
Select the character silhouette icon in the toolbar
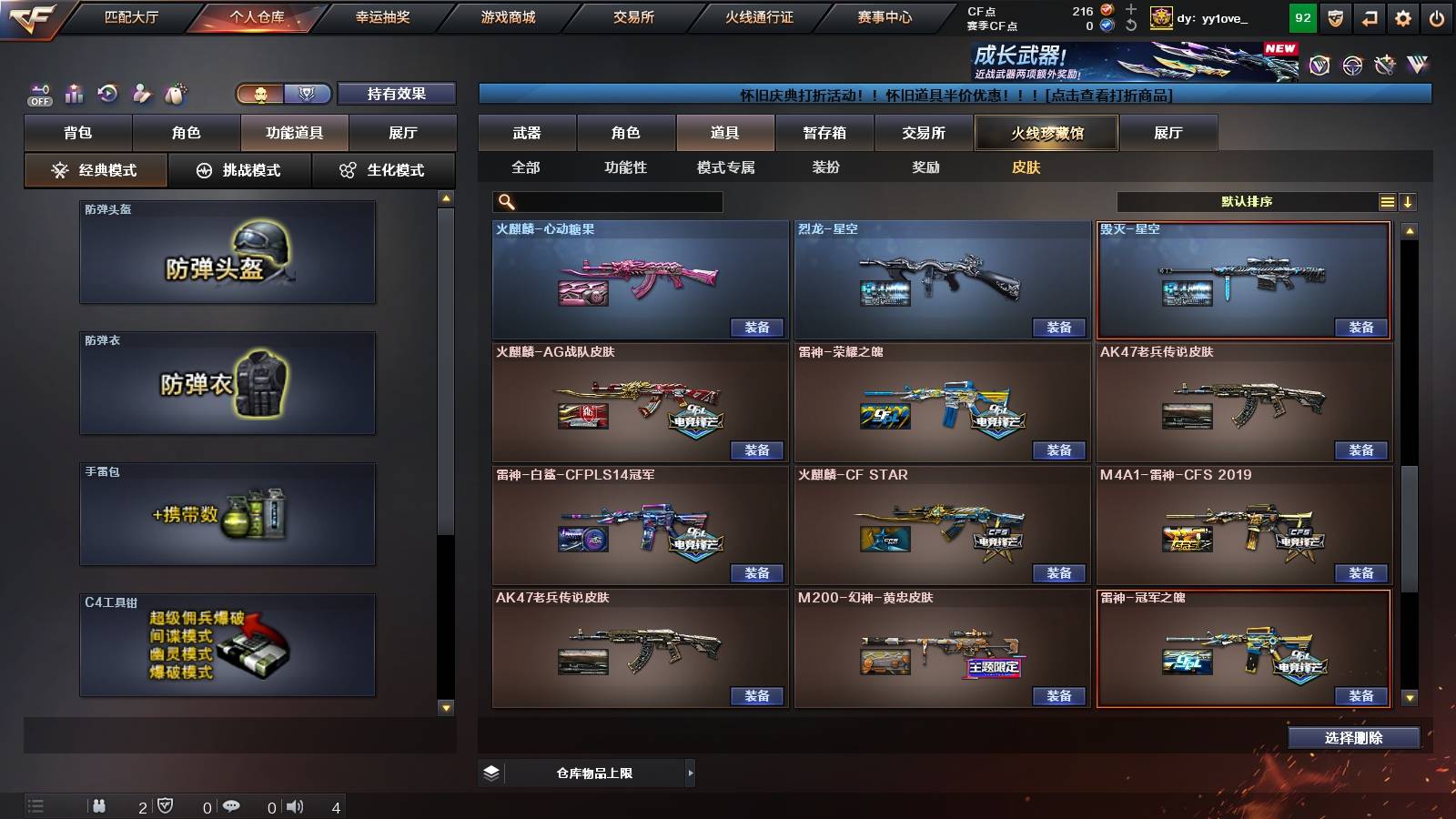point(141,92)
